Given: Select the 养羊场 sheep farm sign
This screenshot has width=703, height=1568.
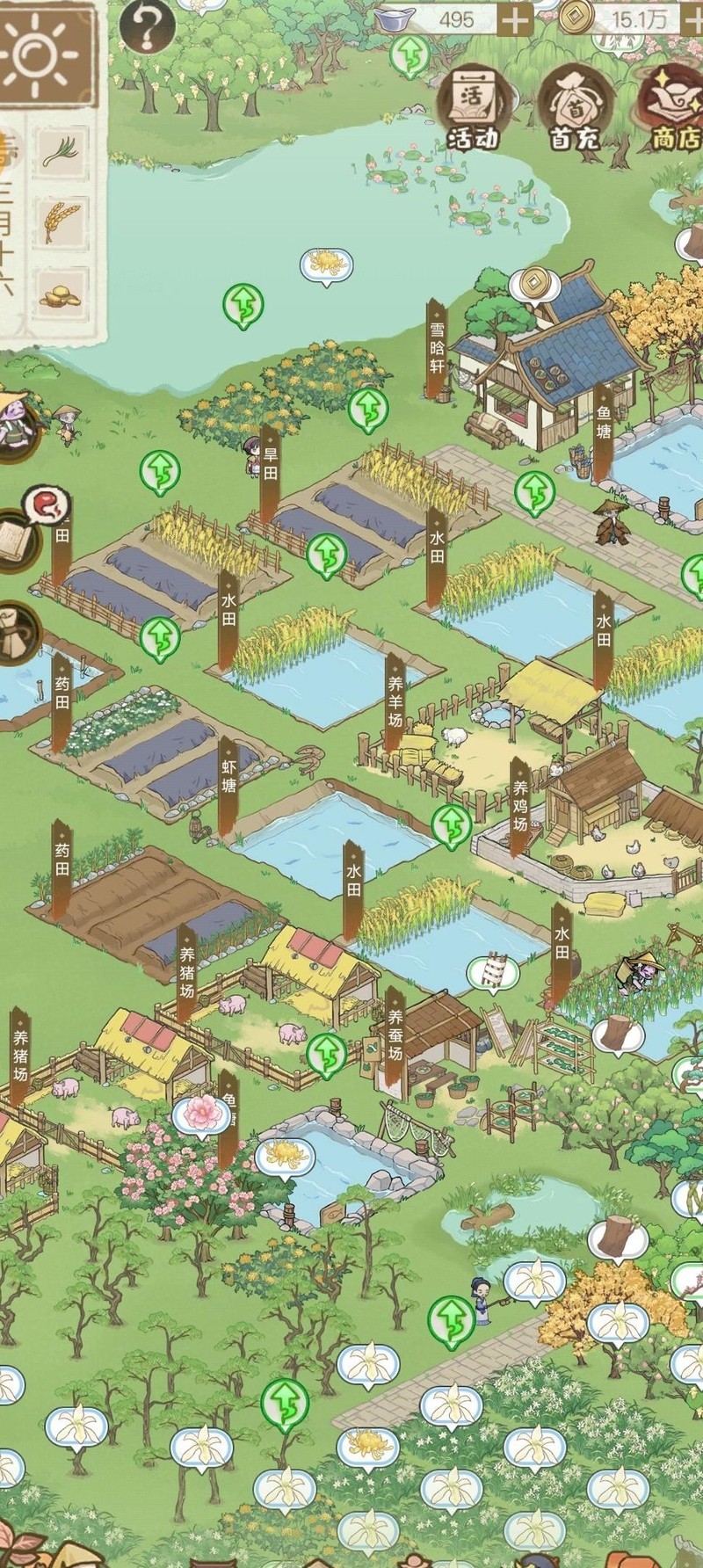Looking at the screenshot, I should pyautogui.click(x=395, y=704).
